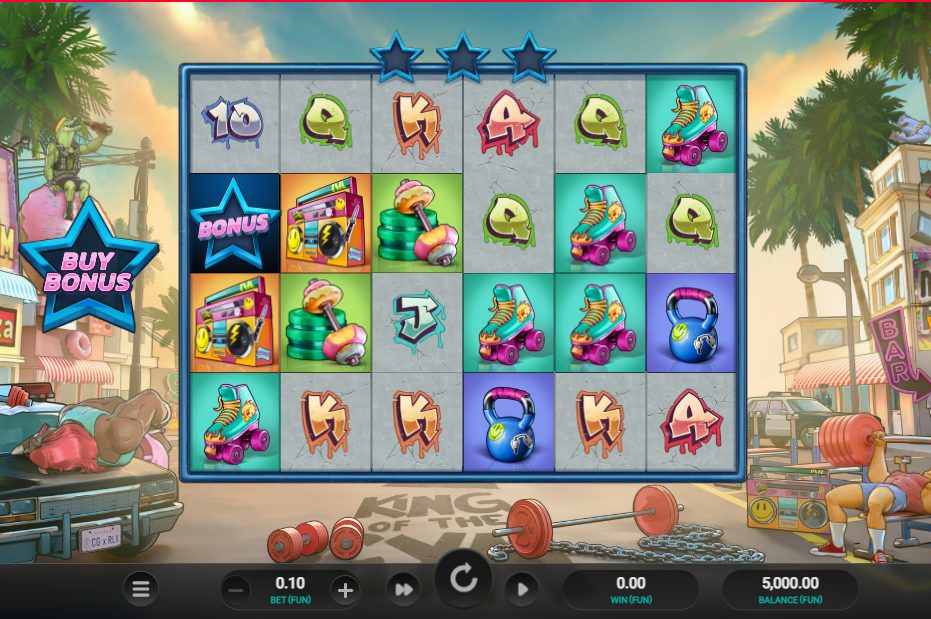The width and height of the screenshot is (931, 619).
Task: Start autoplay with the play arrow button
Action: (x=521, y=590)
